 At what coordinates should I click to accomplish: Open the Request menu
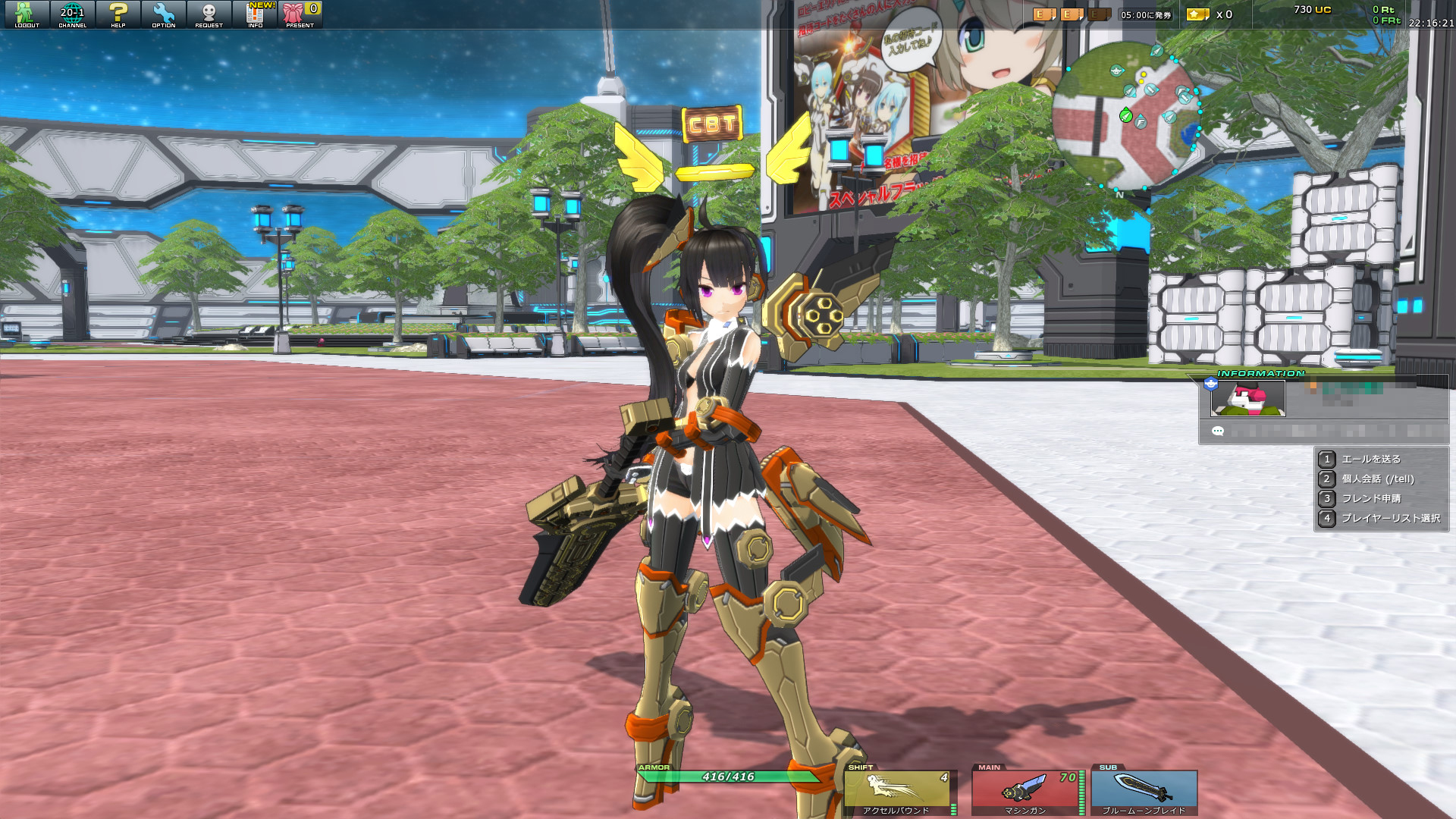click(x=209, y=15)
